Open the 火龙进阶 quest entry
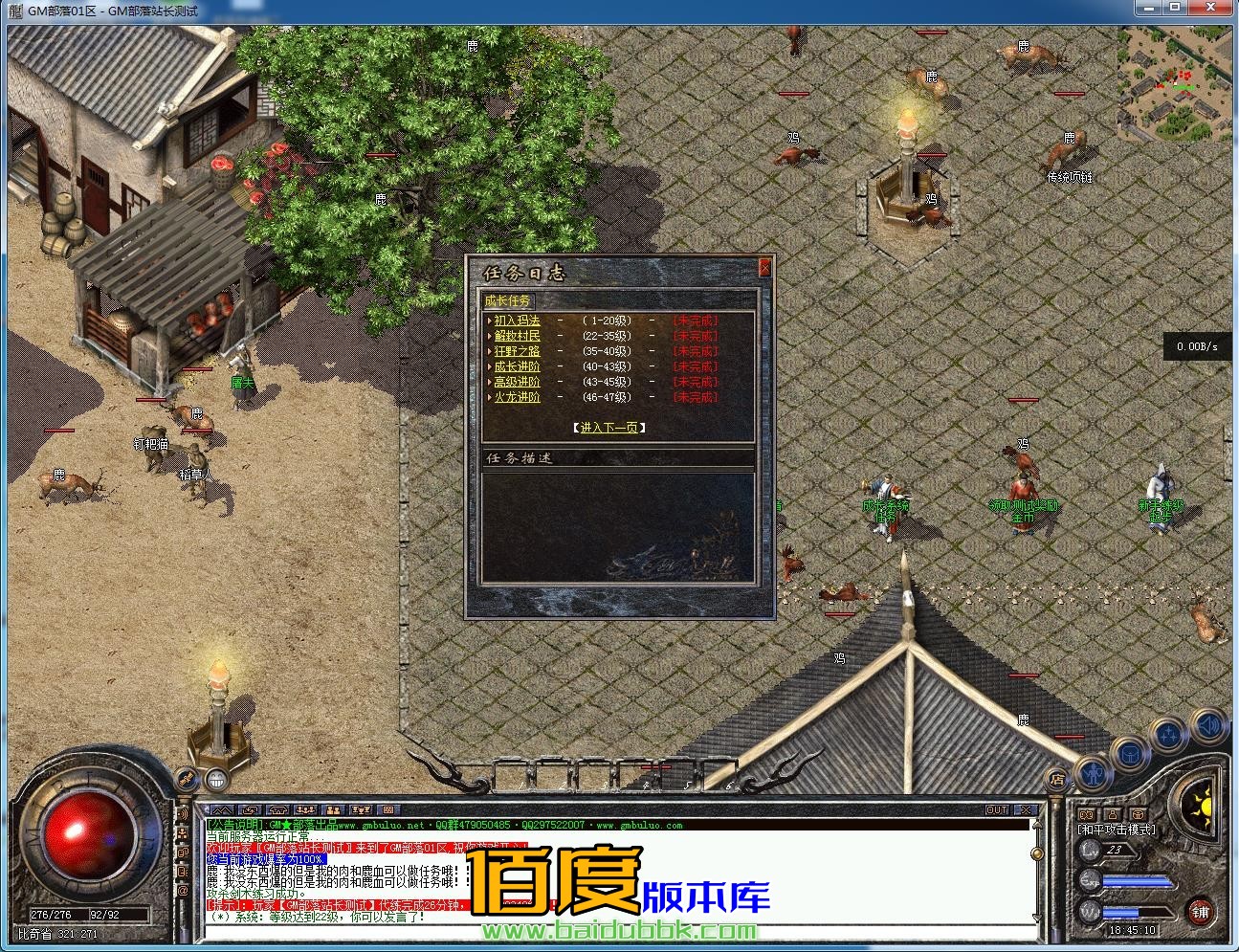The width and height of the screenshot is (1239, 952). [x=517, y=397]
